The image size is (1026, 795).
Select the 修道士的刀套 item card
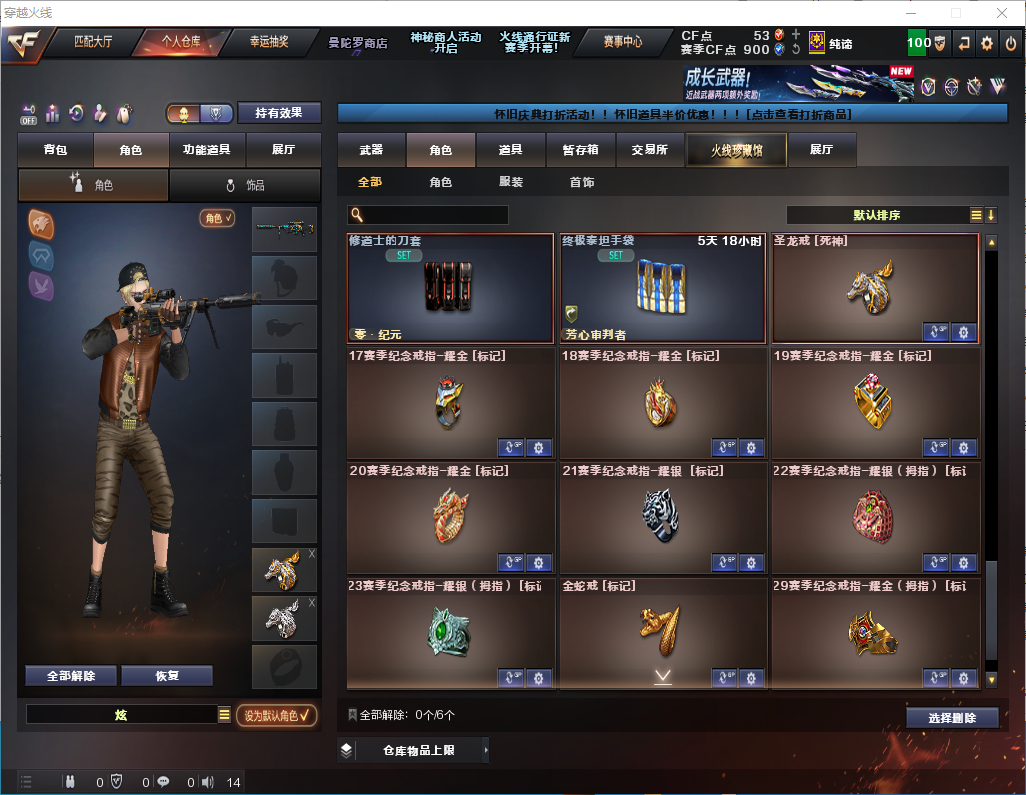(450, 289)
